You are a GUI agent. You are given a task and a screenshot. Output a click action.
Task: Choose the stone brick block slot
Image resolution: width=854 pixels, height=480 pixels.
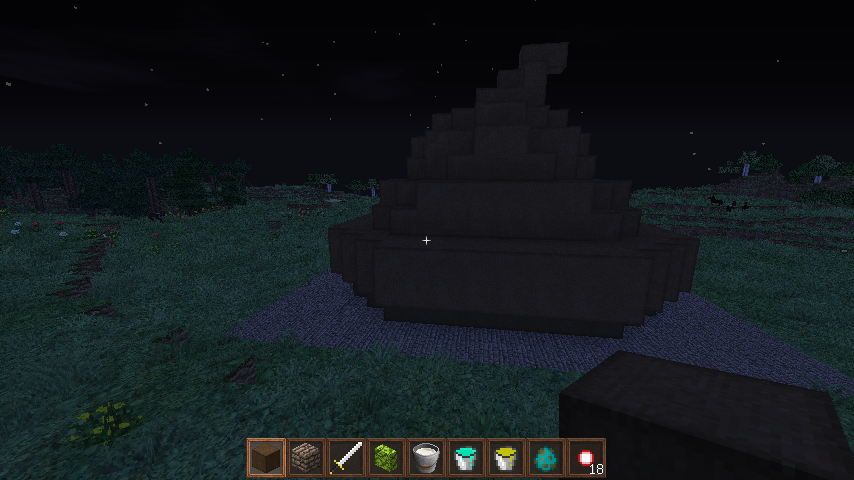click(306, 458)
